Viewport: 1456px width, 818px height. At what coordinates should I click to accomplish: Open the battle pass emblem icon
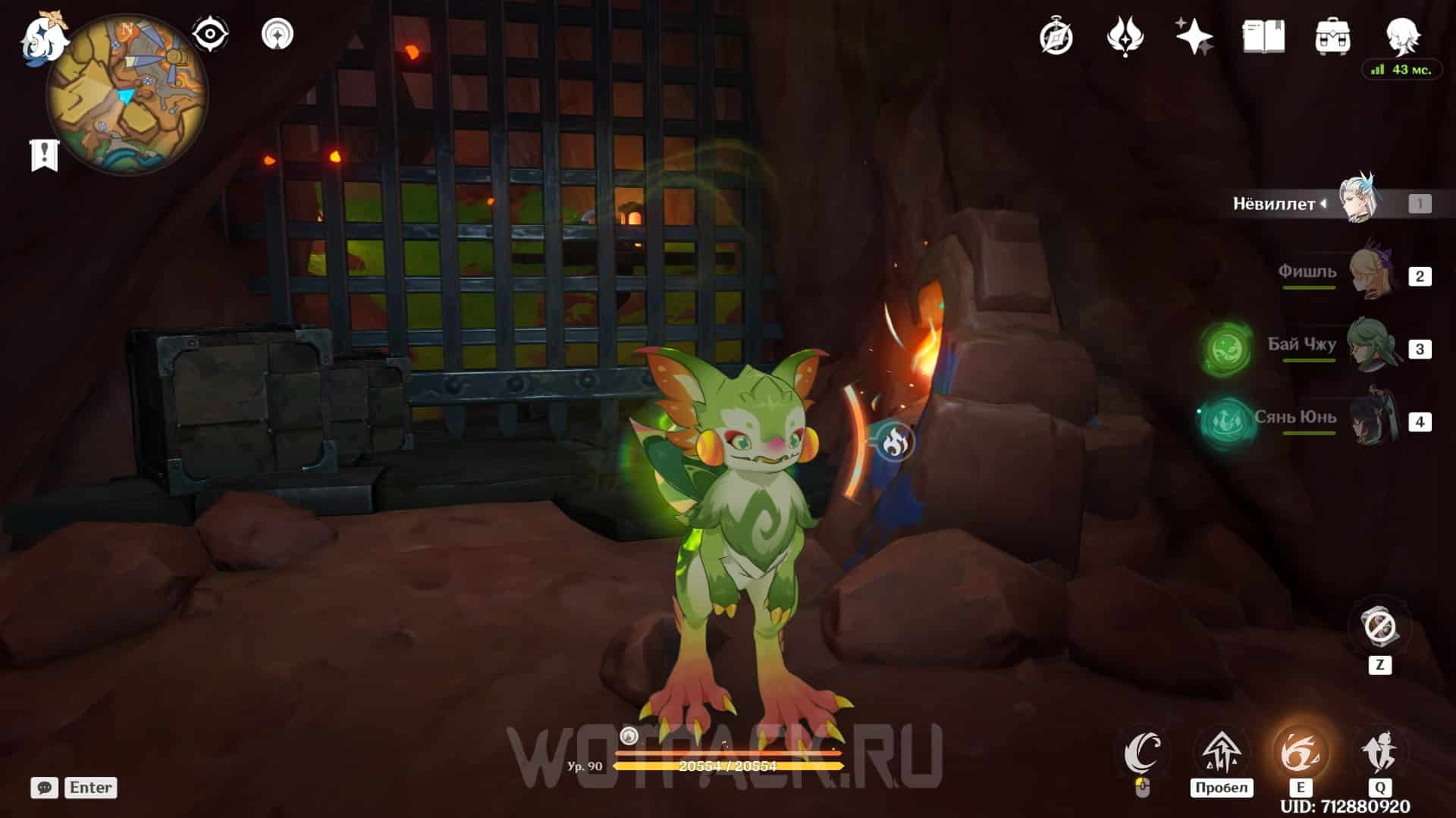point(1125,36)
